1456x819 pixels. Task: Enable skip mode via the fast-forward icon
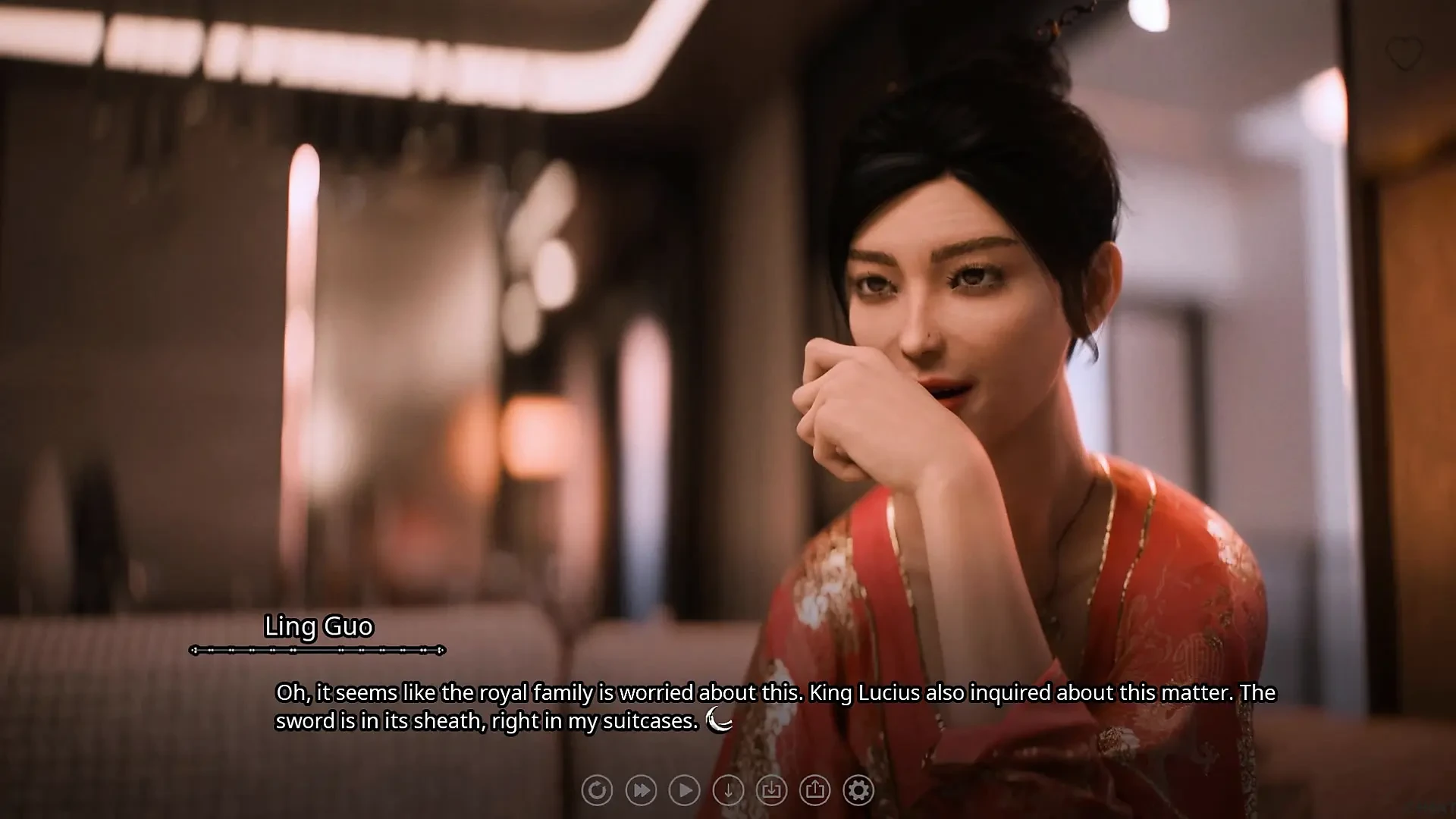tap(641, 789)
